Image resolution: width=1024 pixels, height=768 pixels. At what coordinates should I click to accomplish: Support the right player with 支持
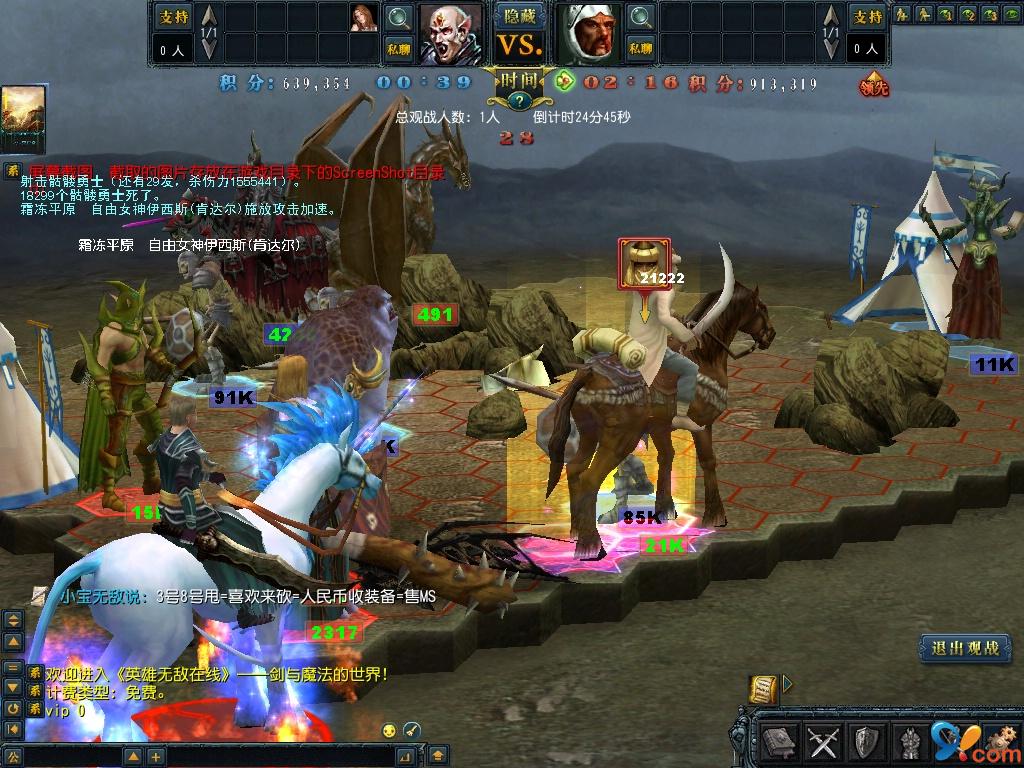(x=867, y=16)
